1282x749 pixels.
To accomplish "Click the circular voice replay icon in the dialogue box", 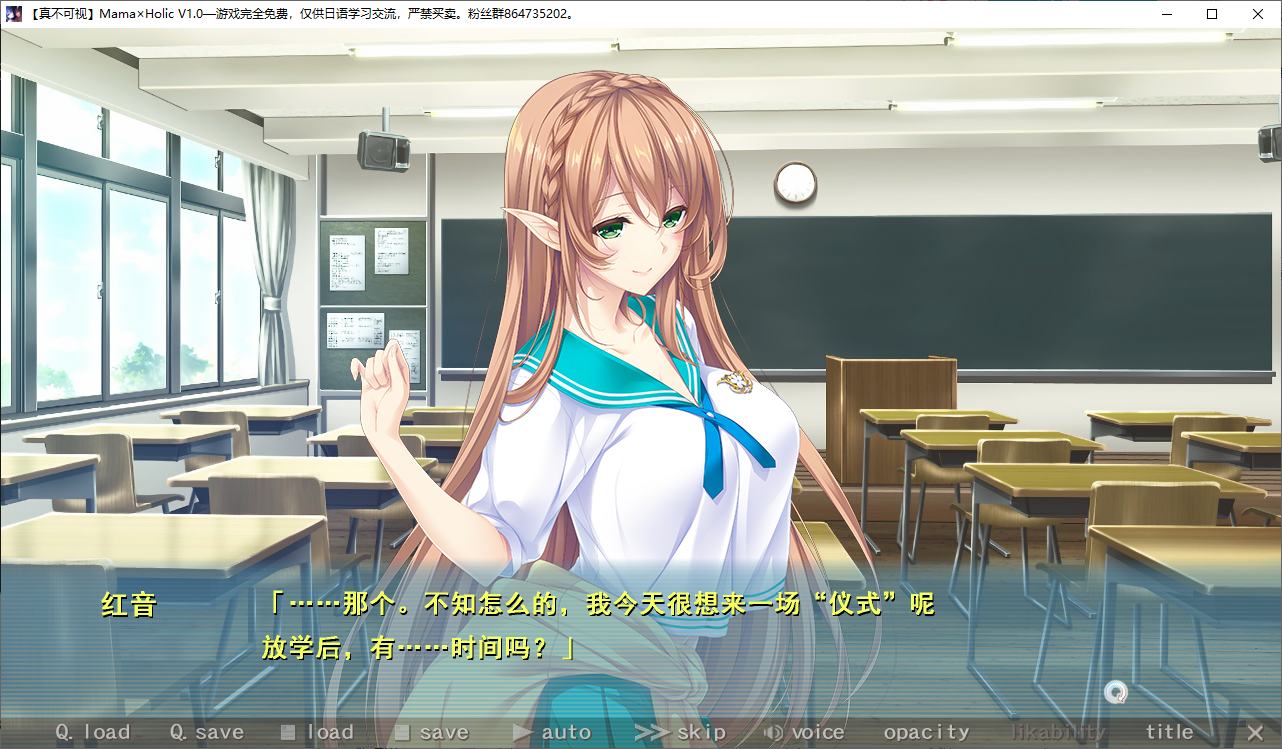I will coord(1115,690).
